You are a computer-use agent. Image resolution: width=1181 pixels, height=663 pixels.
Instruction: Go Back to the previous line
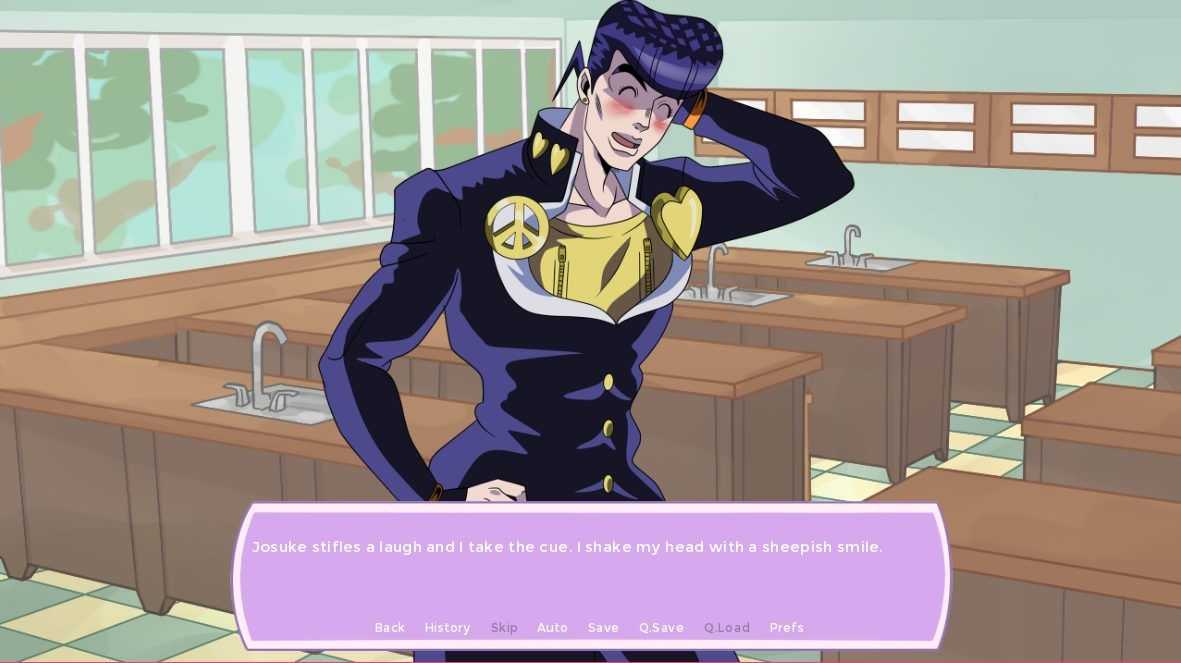coord(389,628)
